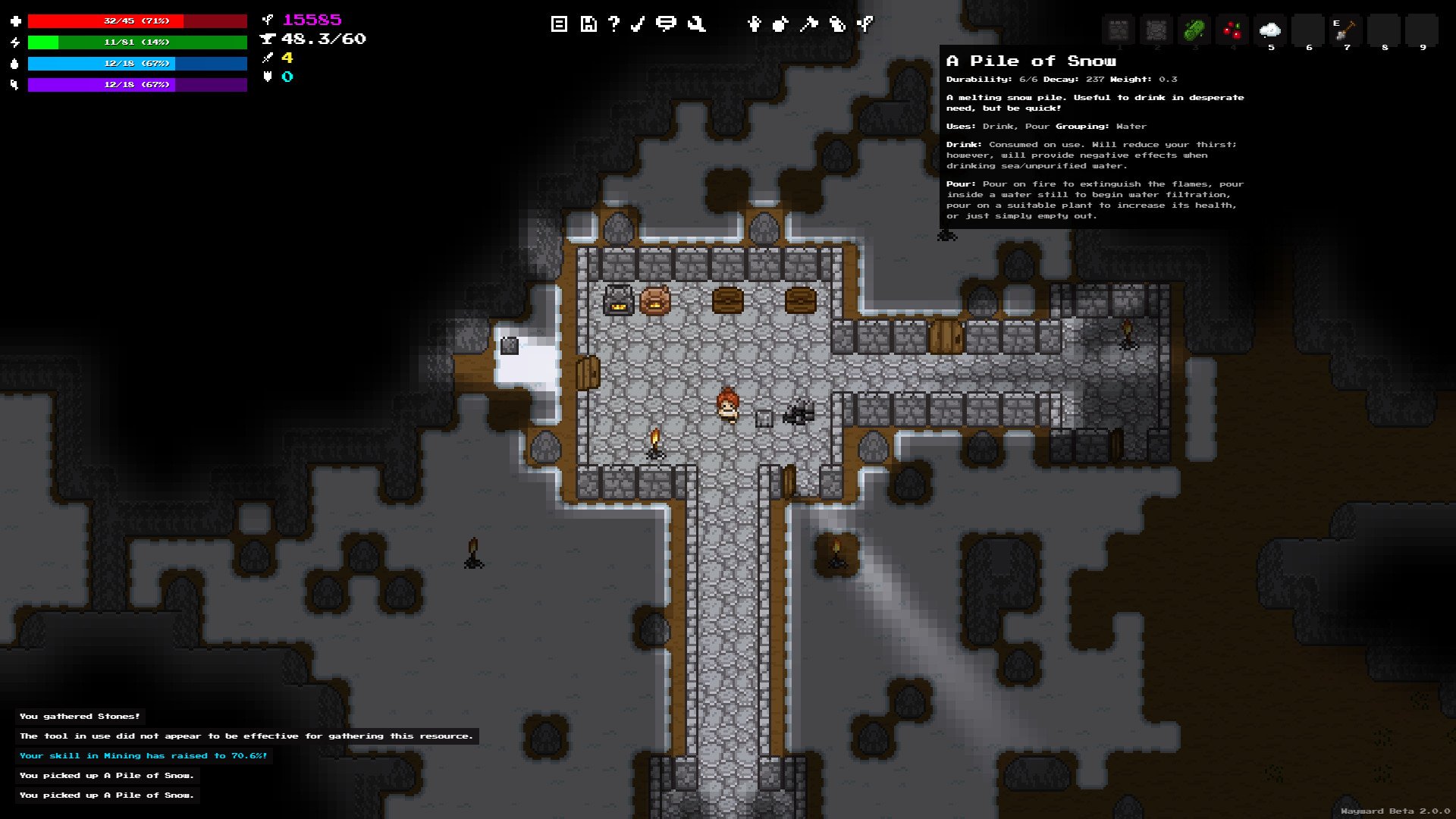Click the Water grouping link in tooltip
This screenshot has height=819, width=1456.
click(x=1131, y=126)
